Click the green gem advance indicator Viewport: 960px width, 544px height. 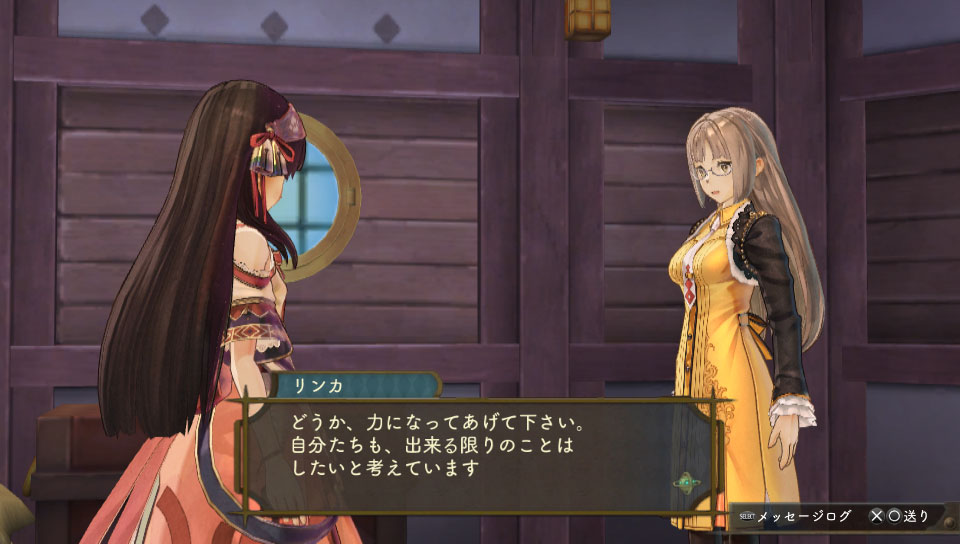(x=686, y=485)
